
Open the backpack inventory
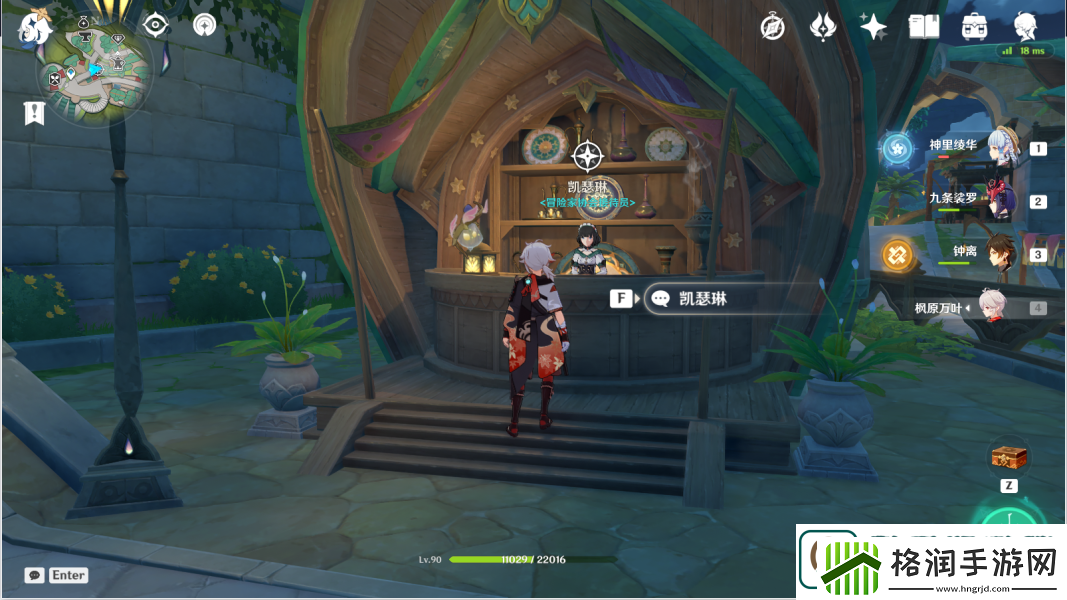point(974,27)
